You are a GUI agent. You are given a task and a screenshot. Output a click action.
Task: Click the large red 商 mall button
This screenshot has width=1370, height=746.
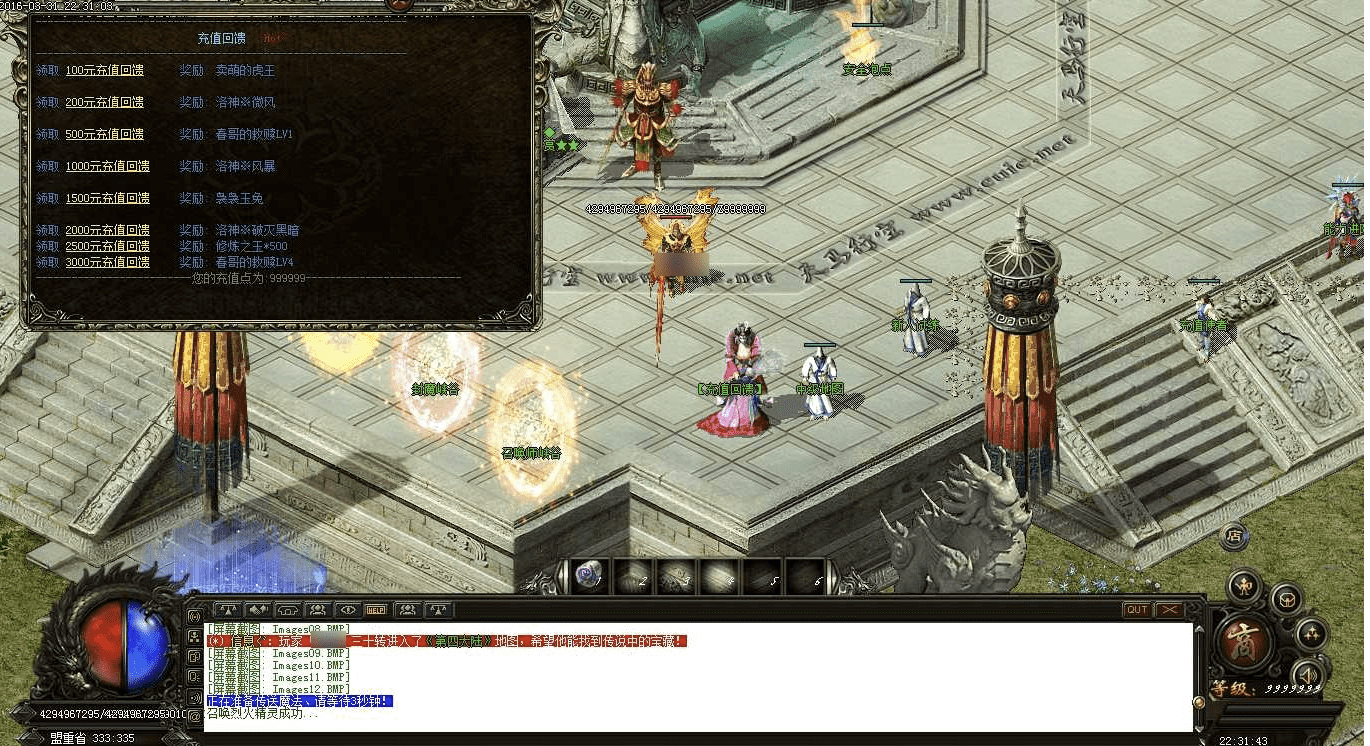pyautogui.click(x=1244, y=640)
